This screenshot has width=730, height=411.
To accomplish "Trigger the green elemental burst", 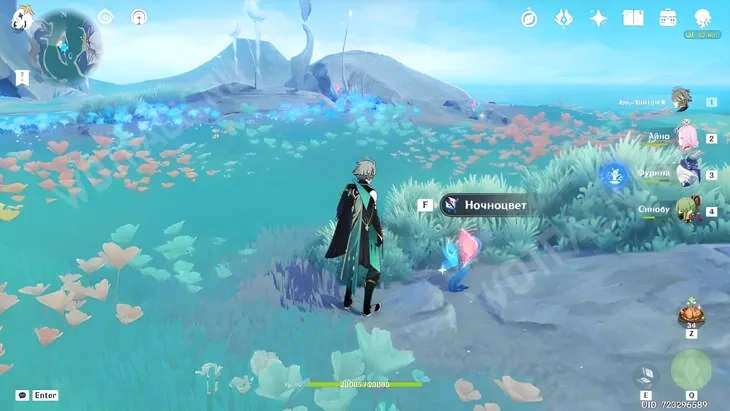I will (691, 369).
